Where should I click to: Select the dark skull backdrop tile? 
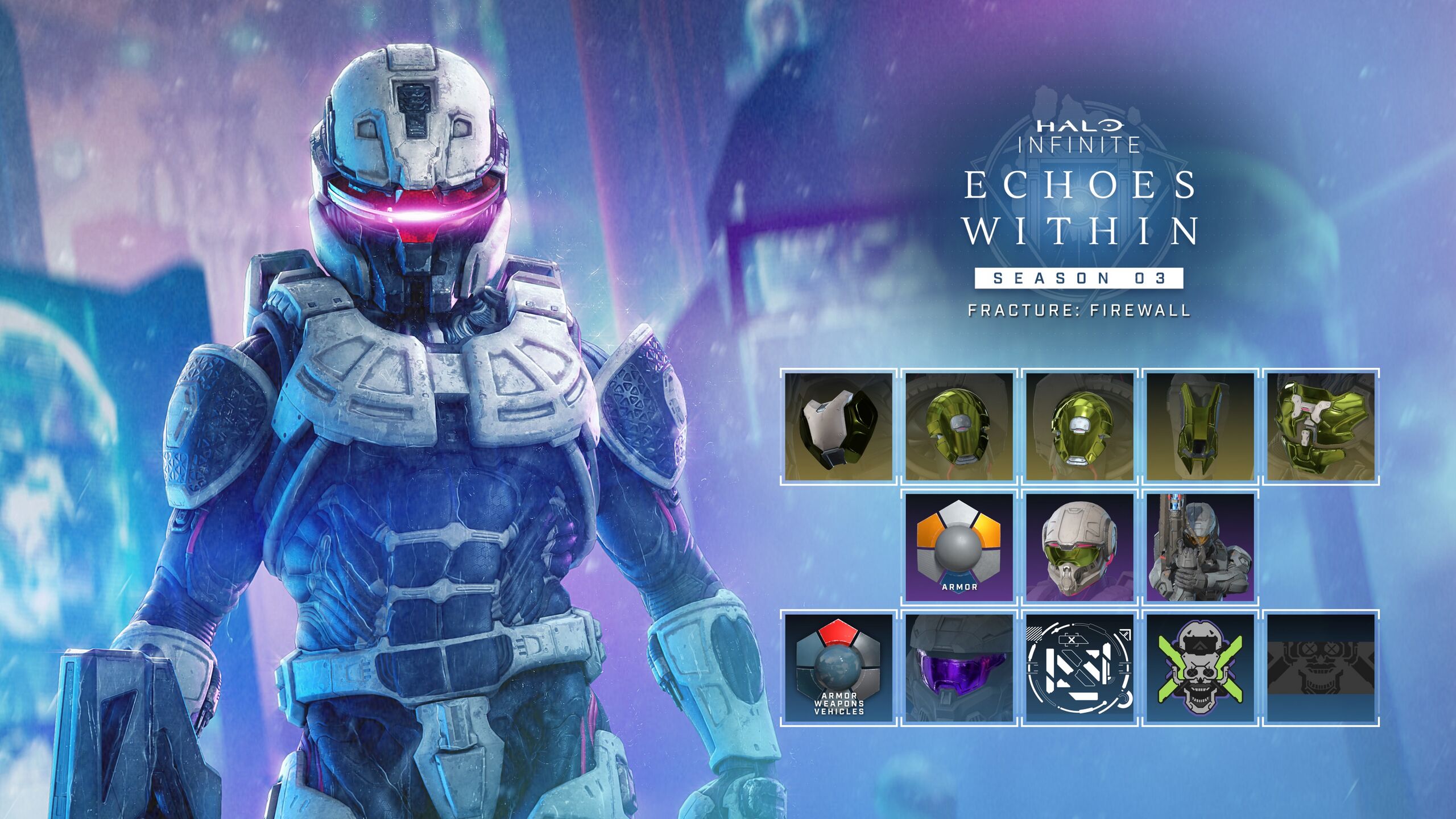[1321, 667]
